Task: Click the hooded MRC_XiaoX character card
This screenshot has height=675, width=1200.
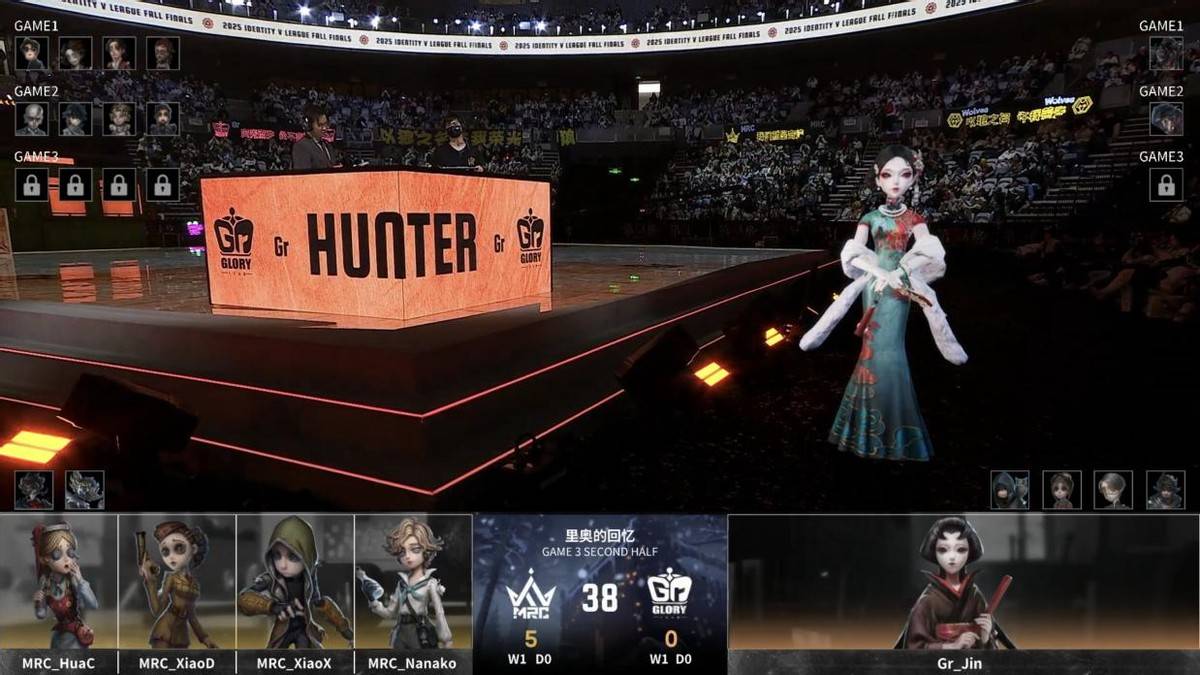Action: click(x=295, y=582)
